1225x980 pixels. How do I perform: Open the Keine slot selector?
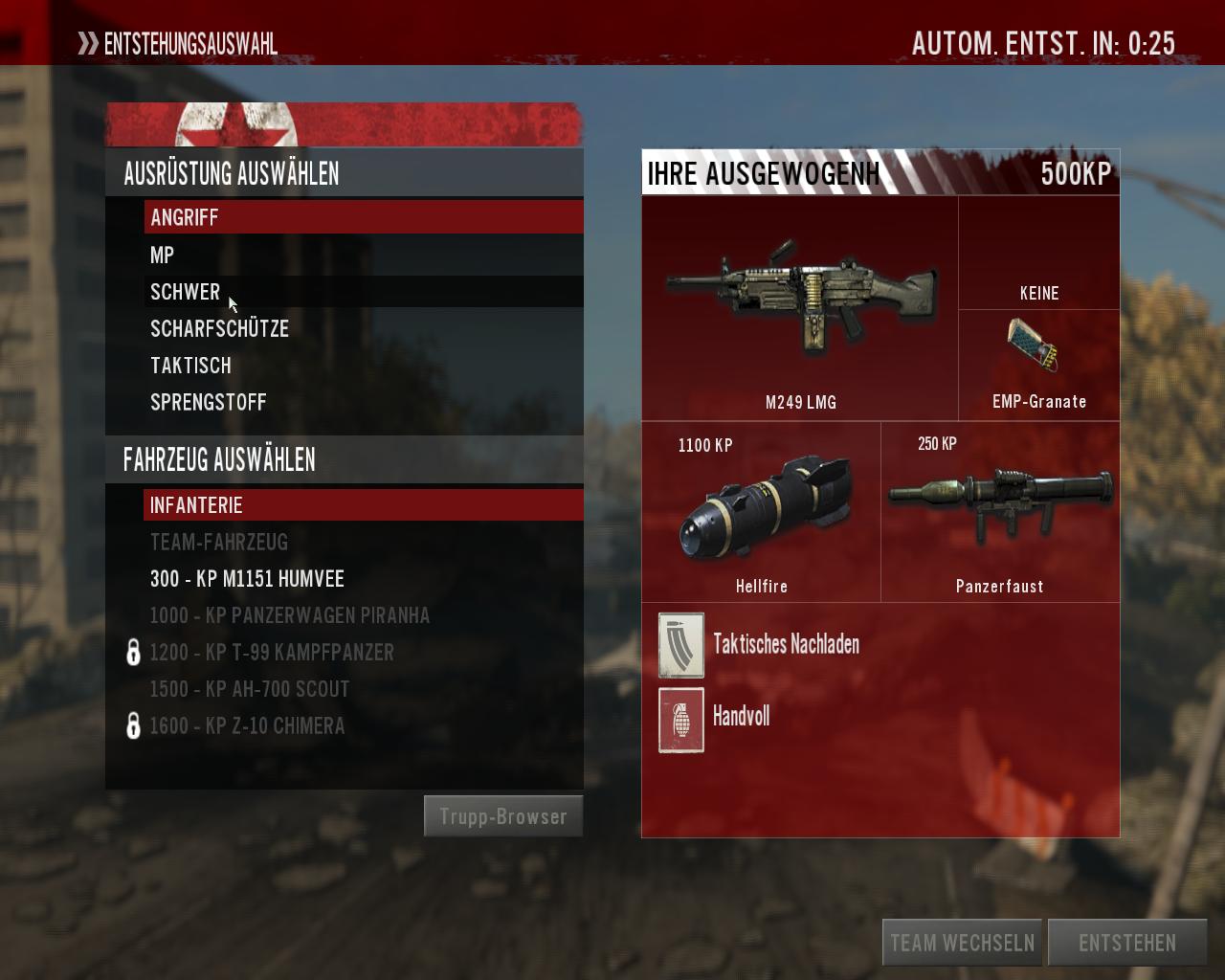1038,250
